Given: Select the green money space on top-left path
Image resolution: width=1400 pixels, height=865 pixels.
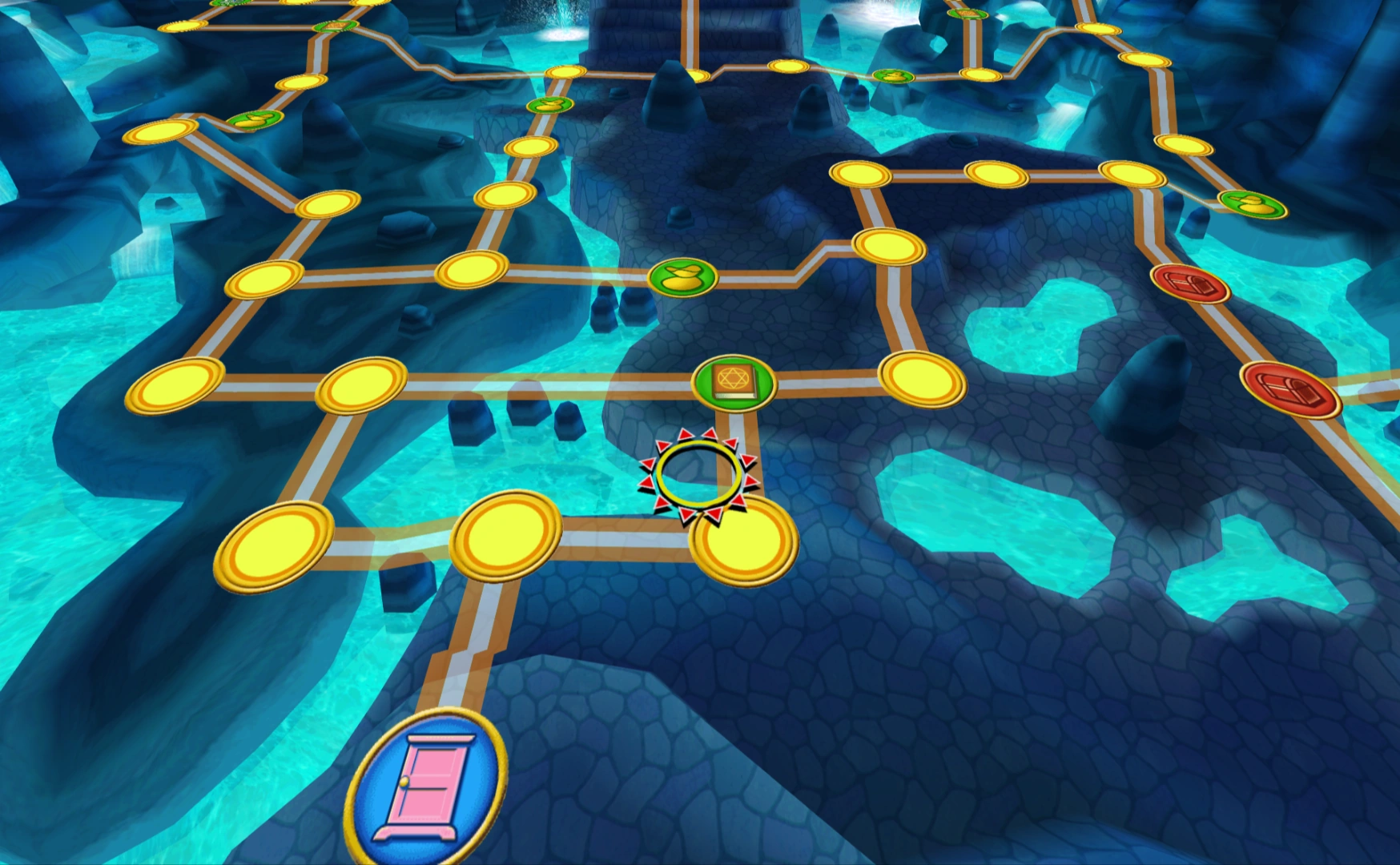Looking at the screenshot, I should click(254, 121).
